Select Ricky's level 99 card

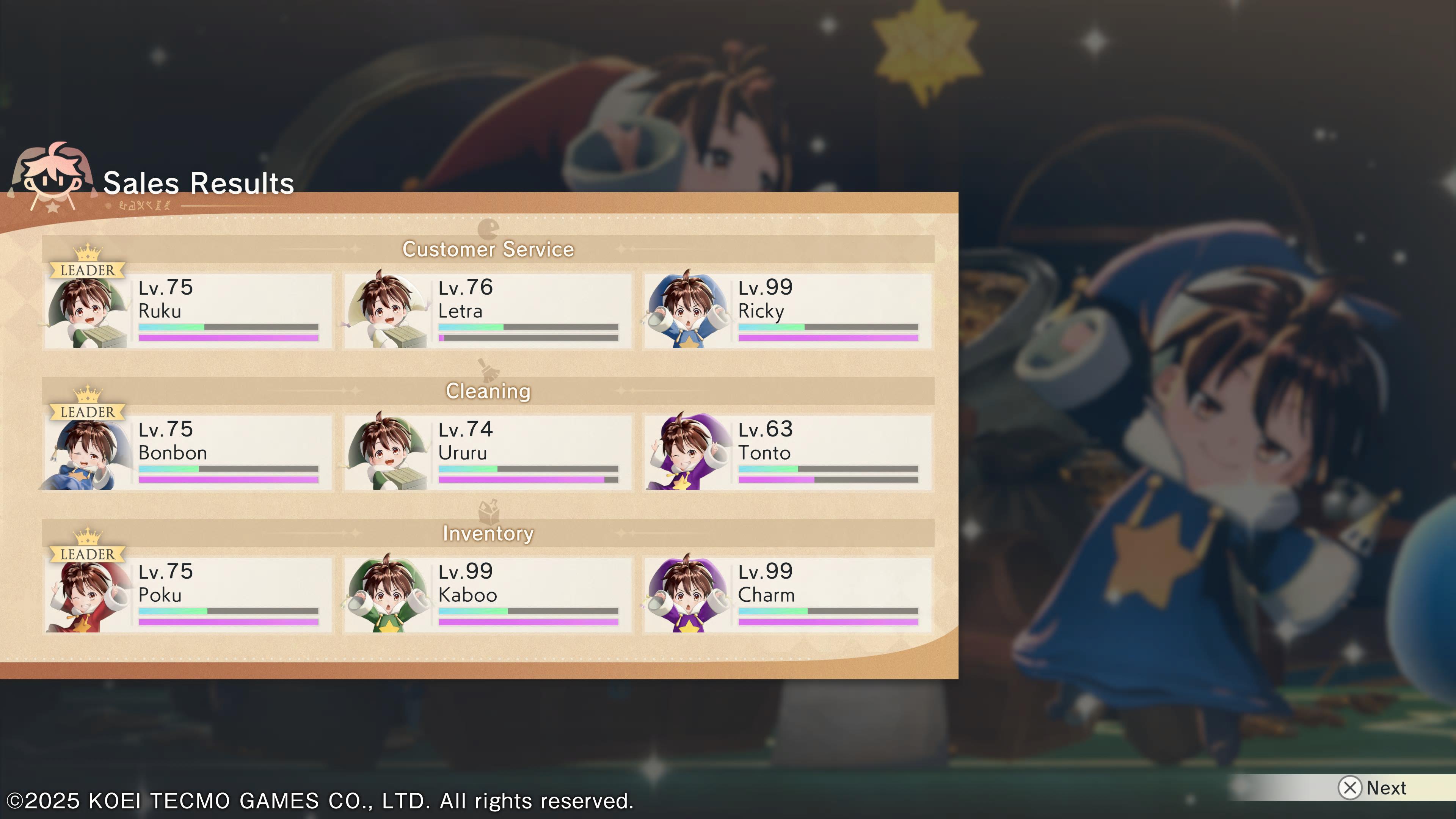click(788, 311)
